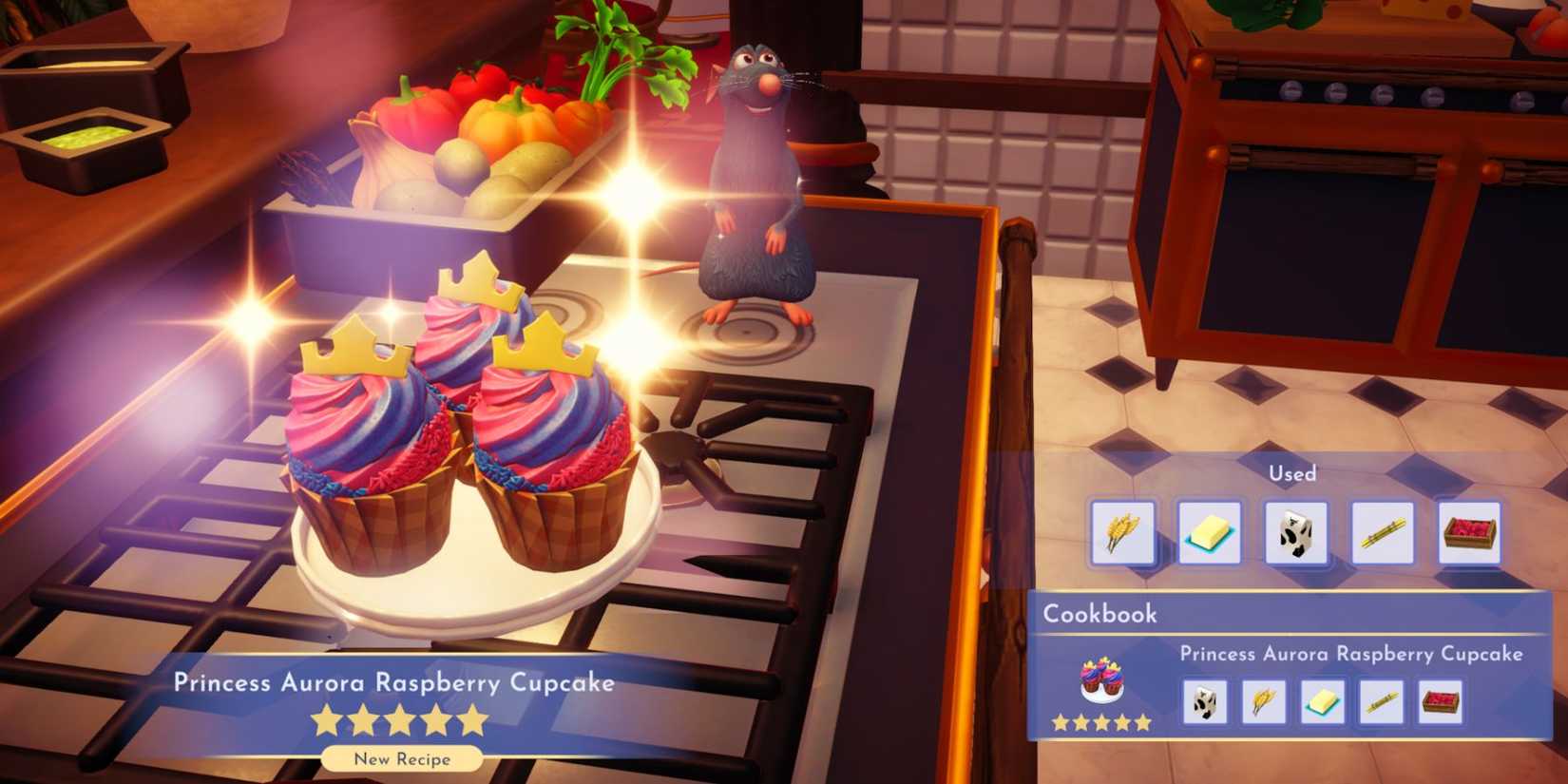The image size is (1568, 784).
Task: Toggle the first star of the recipe rating
Action: 326,722
